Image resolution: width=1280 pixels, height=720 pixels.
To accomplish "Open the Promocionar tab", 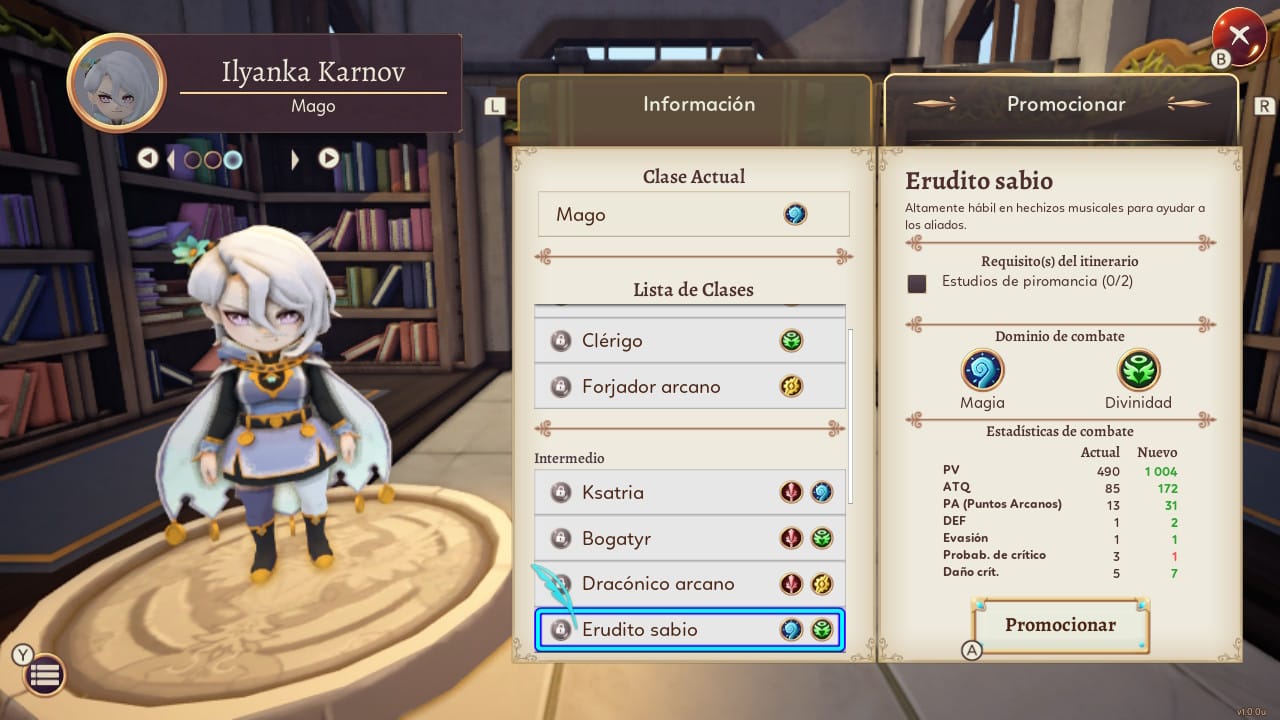I will [x=1065, y=104].
